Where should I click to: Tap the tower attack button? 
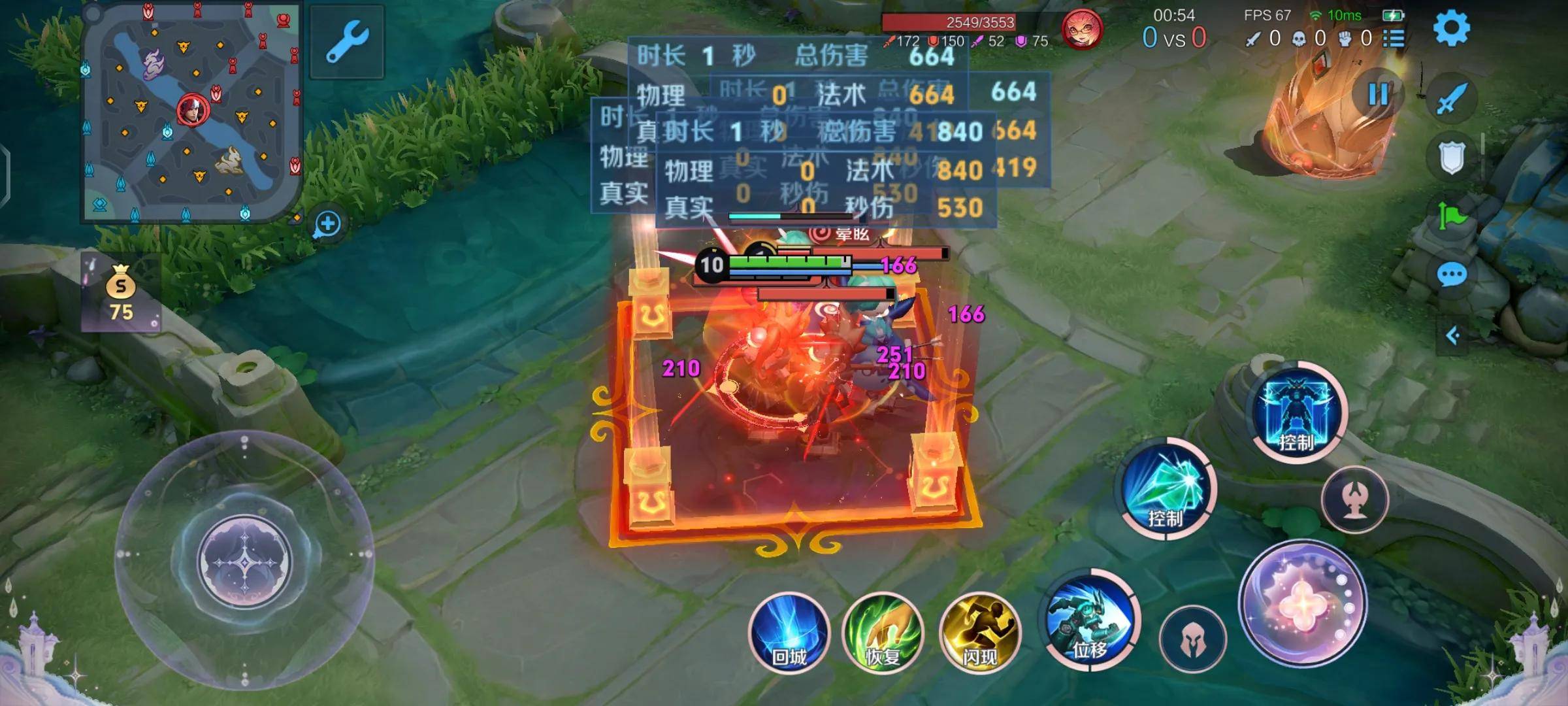1354,499
